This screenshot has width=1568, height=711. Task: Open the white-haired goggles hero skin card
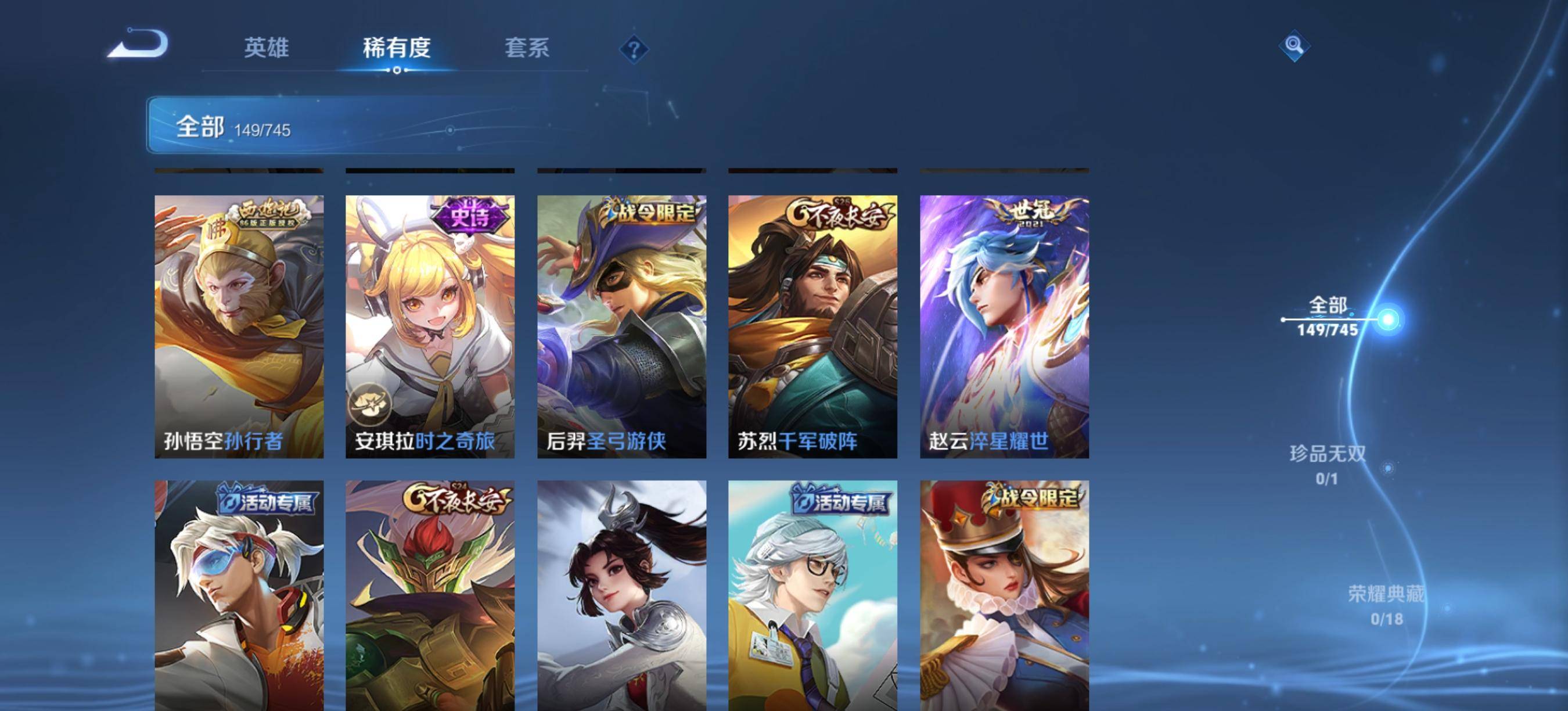(239, 595)
